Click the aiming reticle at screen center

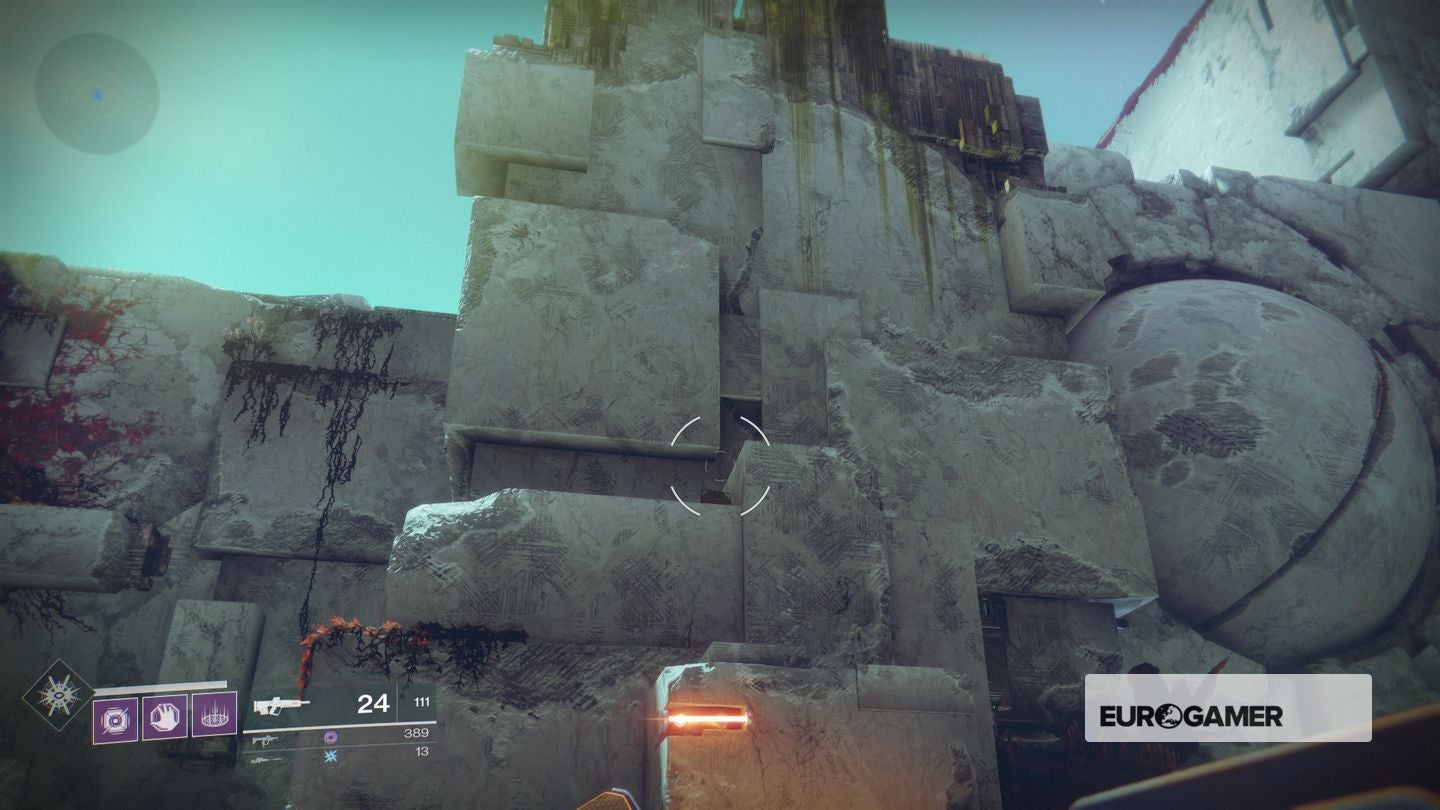pyautogui.click(x=720, y=465)
